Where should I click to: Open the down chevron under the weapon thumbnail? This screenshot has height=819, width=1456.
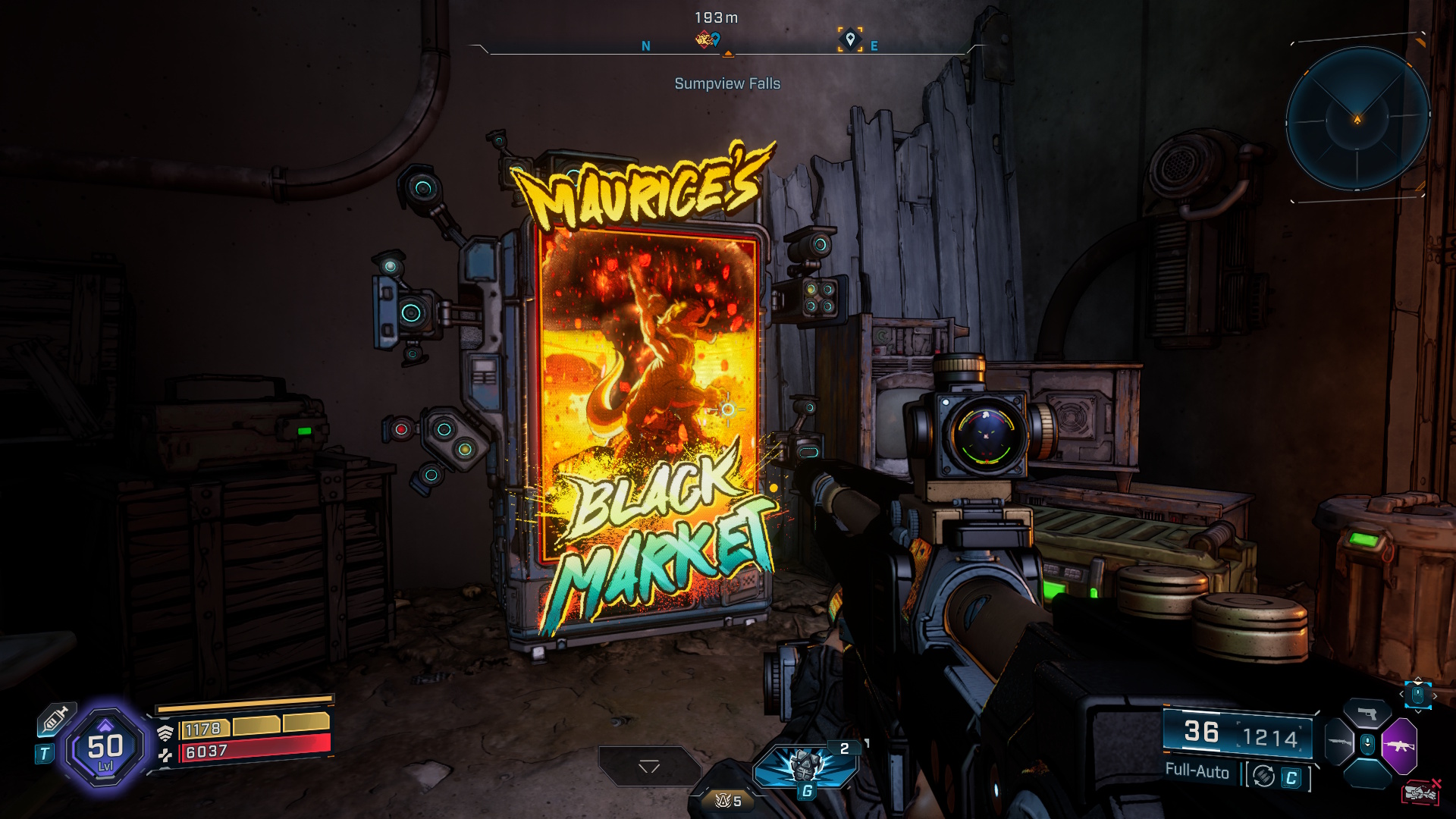click(1418, 712)
